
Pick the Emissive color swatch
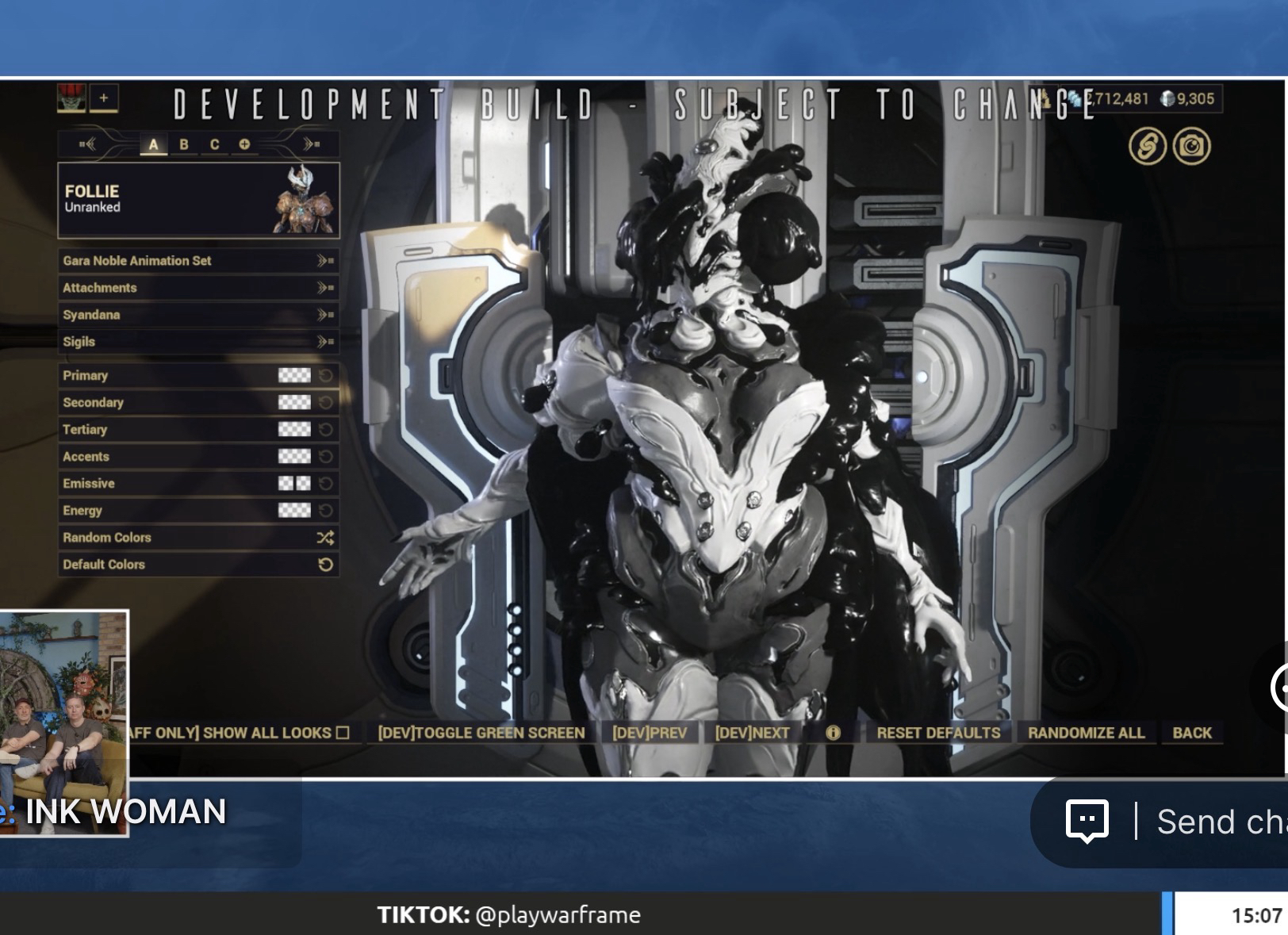[x=294, y=484]
